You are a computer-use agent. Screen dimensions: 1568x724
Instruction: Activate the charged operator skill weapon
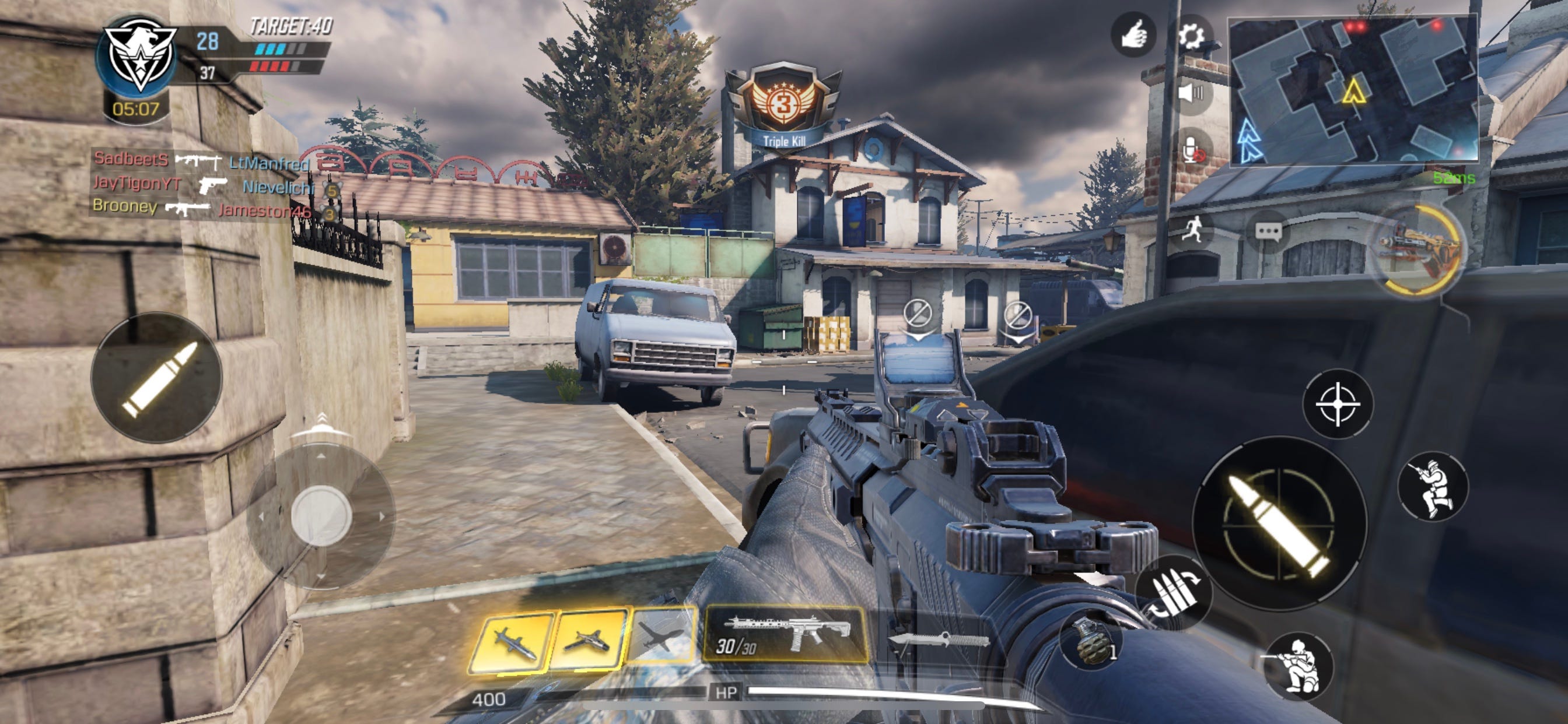pos(1419,249)
